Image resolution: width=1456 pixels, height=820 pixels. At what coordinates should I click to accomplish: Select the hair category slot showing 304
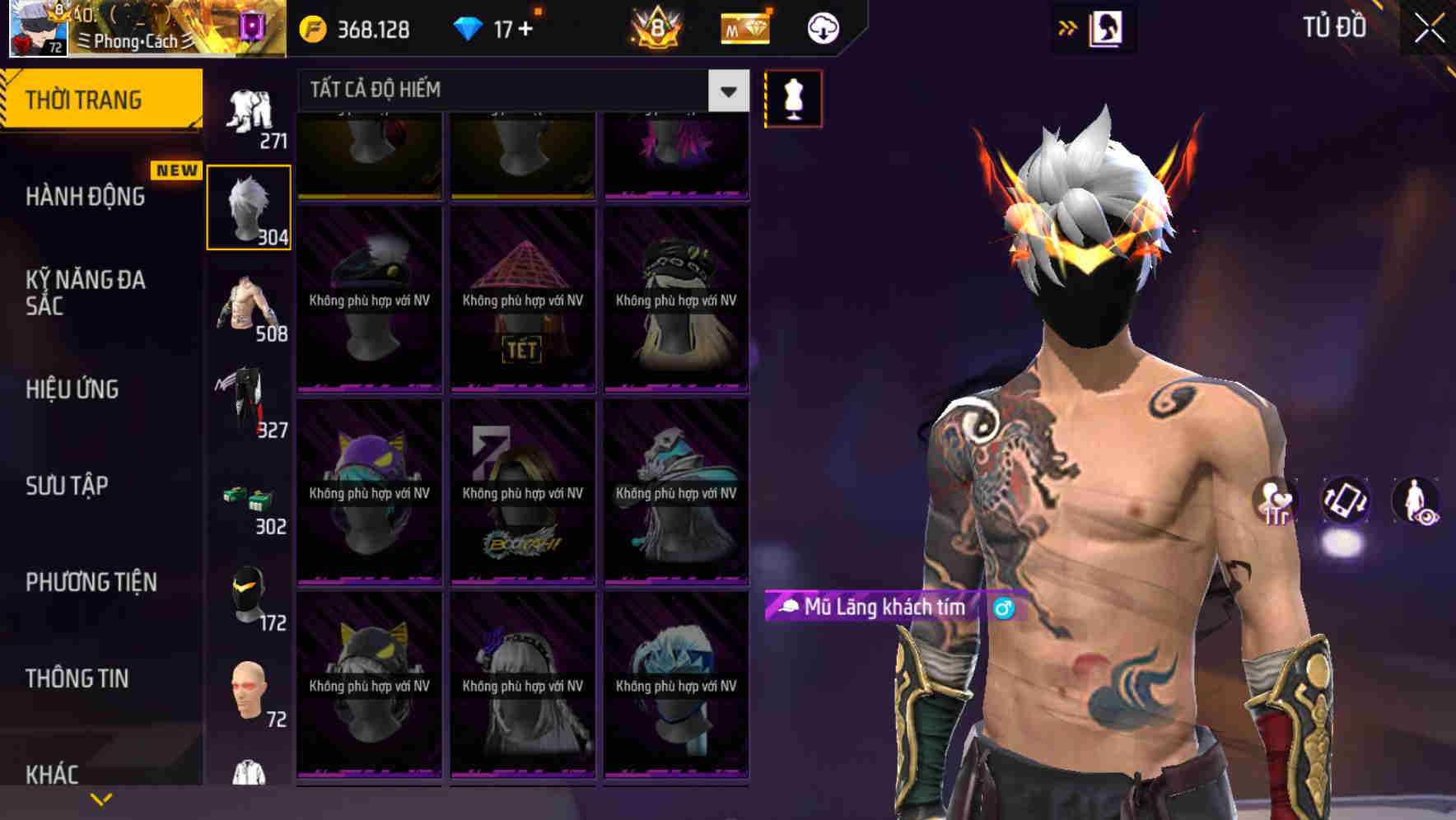point(249,206)
